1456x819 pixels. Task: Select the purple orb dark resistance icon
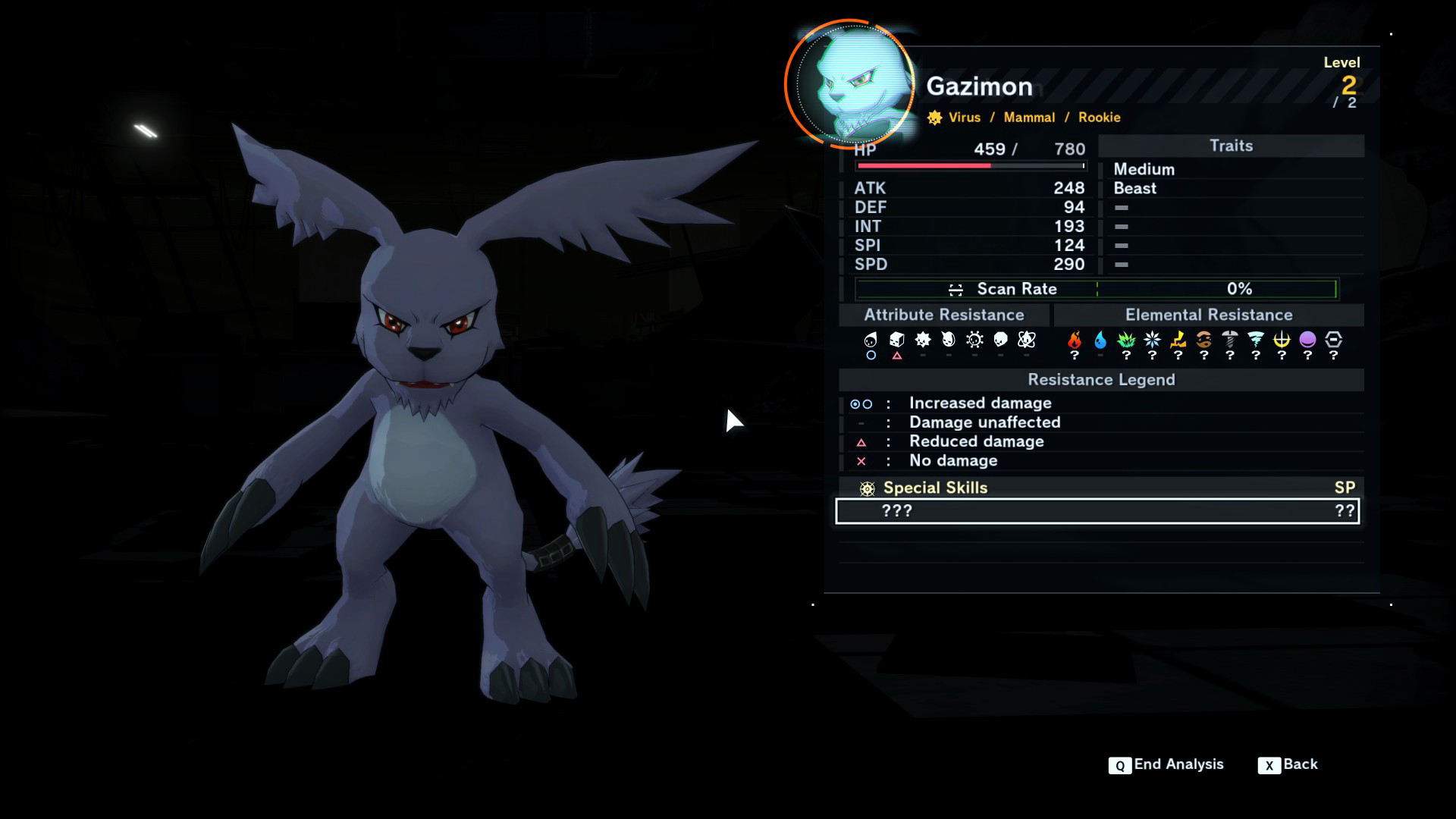1307,340
